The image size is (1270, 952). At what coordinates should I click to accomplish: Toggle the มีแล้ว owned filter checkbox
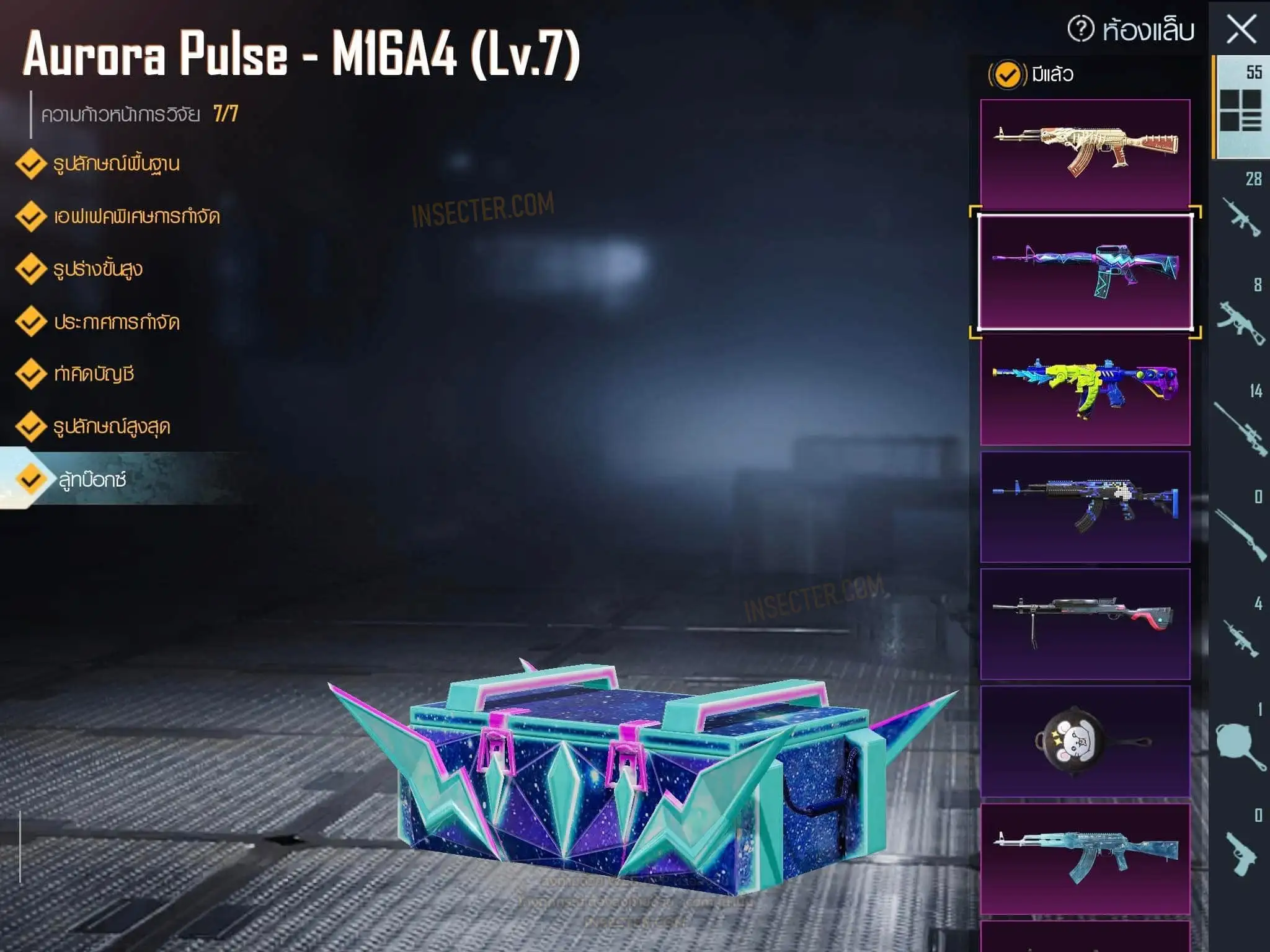coord(1006,75)
